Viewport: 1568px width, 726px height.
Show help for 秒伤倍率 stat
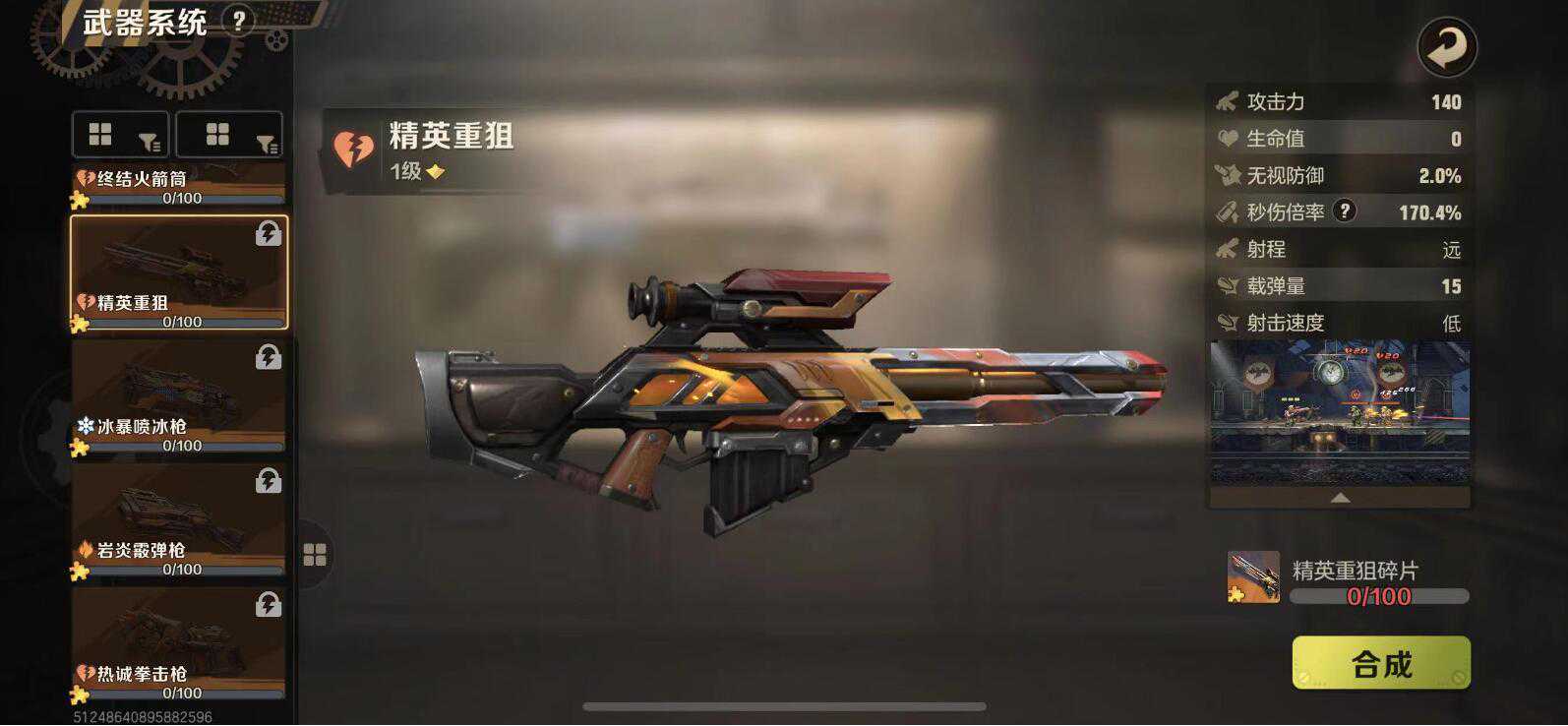(x=1344, y=211)
